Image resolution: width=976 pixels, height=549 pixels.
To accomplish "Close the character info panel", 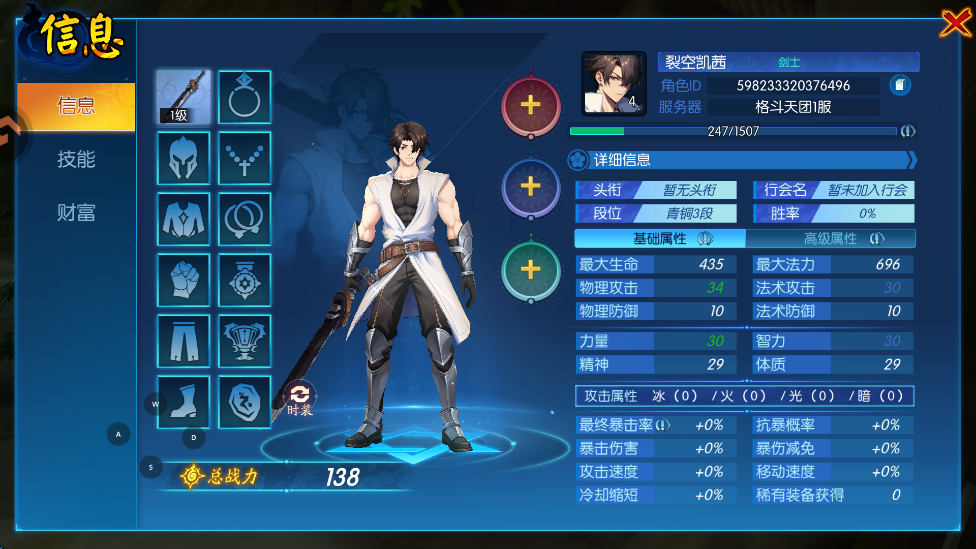I will pyautogui.click(x=954, y=23).
